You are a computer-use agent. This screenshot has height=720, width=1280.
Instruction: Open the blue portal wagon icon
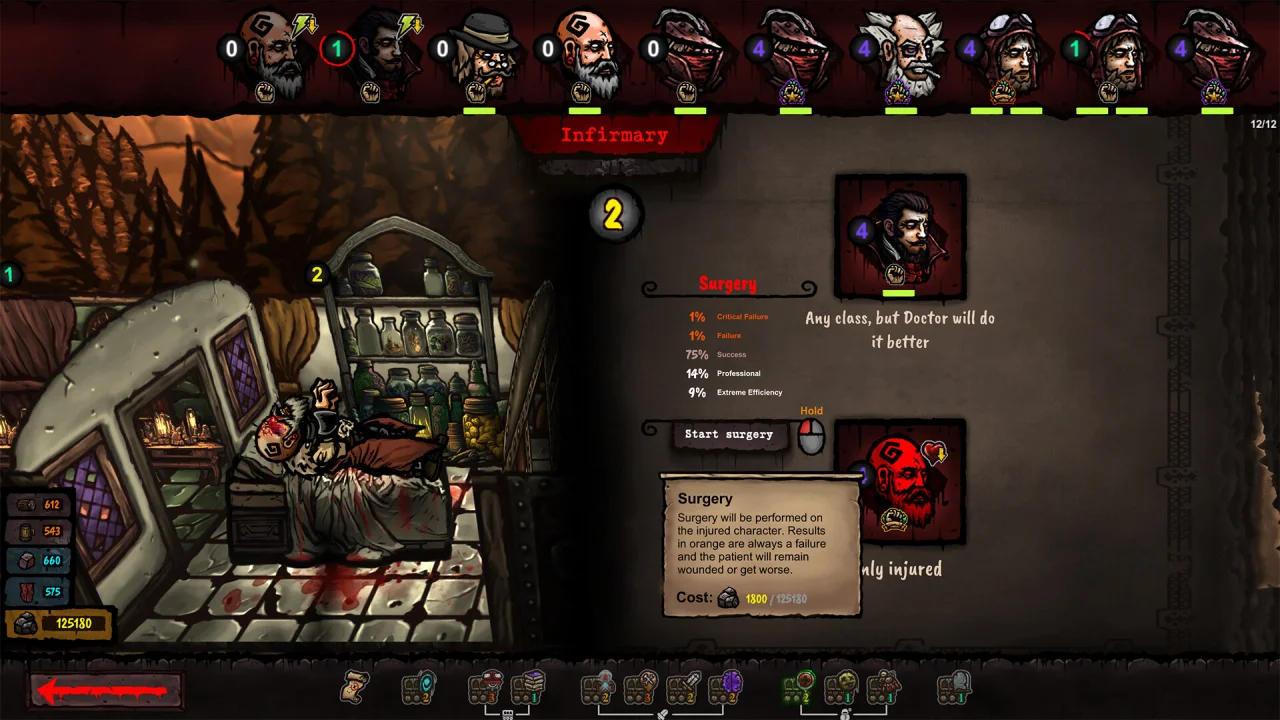pyautogui.click(x=420, y=688)
